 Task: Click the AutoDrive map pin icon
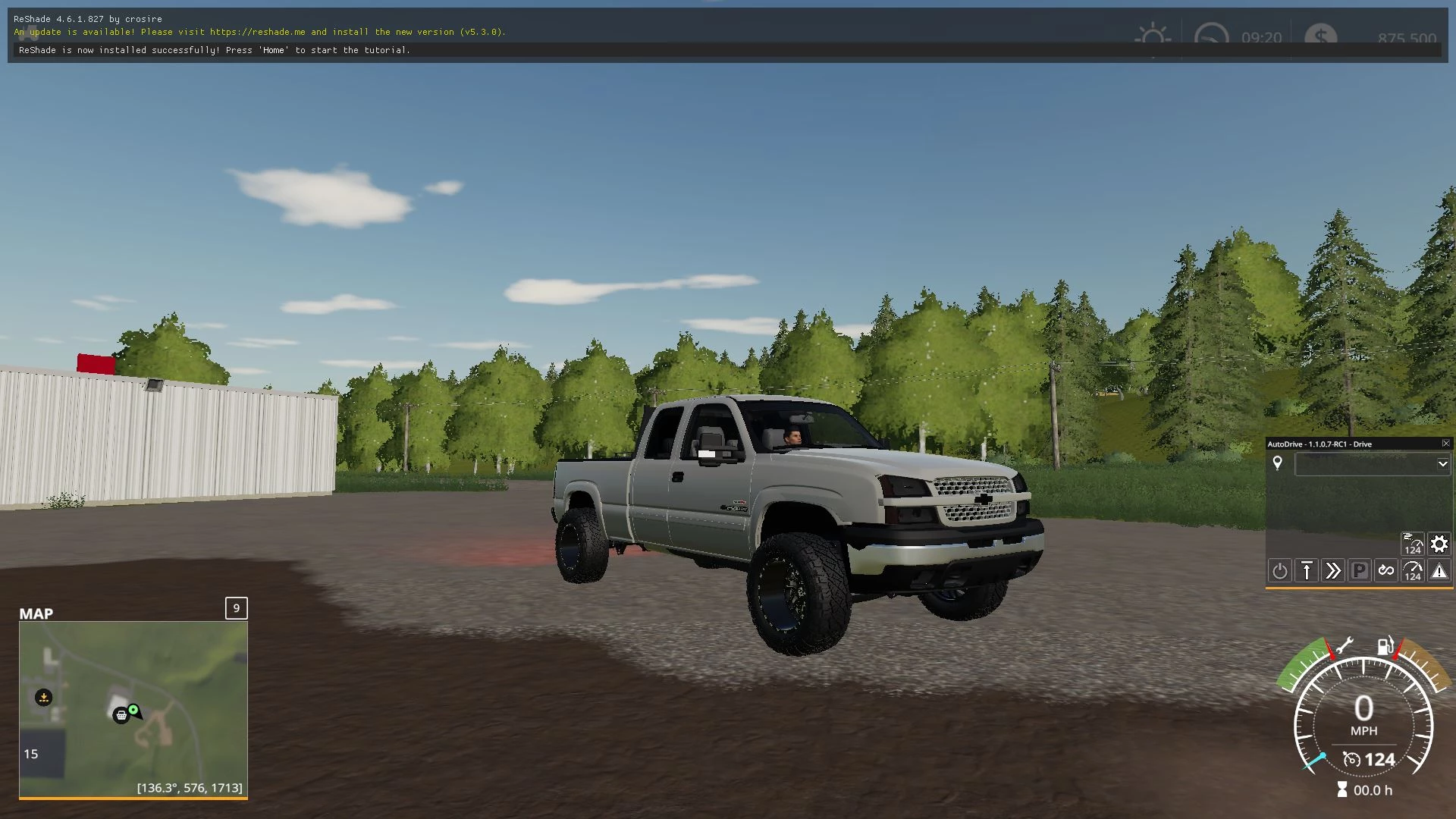point(1278,463)
